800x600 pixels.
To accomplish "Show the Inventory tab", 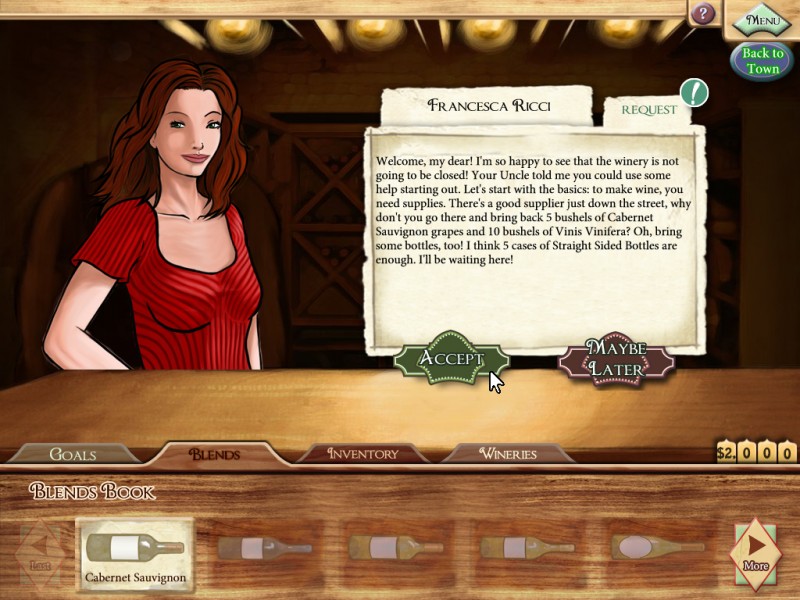I will click(x=363, y=454).
